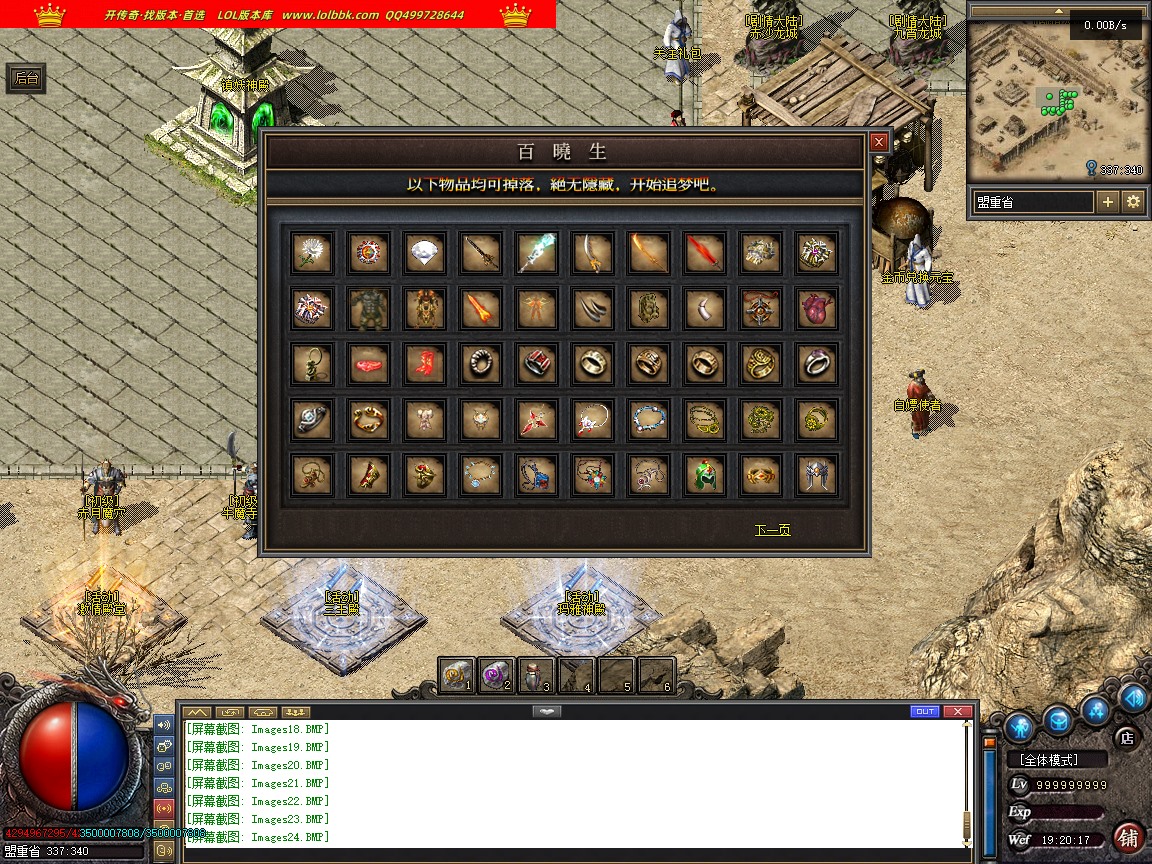This screenshot has height=864, width=1152.
Task: Choose the silver winged helmet slot
Action: (x=816, y=475)
